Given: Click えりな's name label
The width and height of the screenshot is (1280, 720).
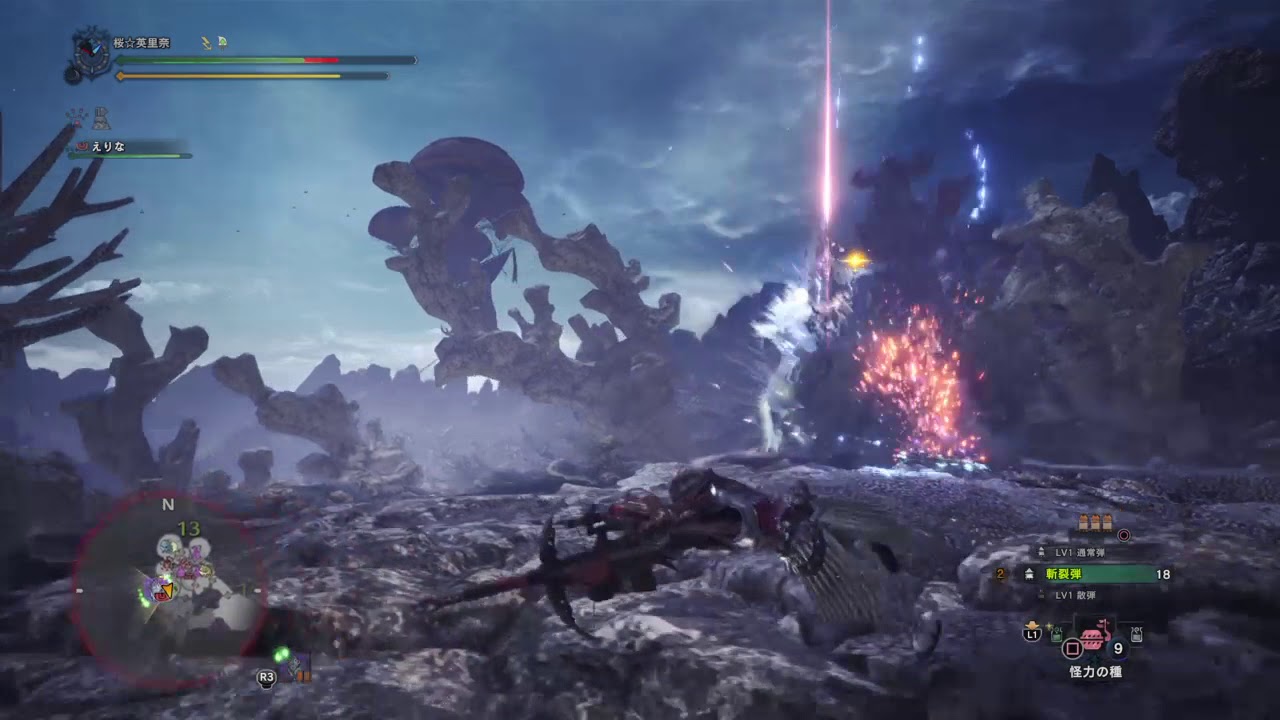Looking at the screenshot, I should coord(108,145).
